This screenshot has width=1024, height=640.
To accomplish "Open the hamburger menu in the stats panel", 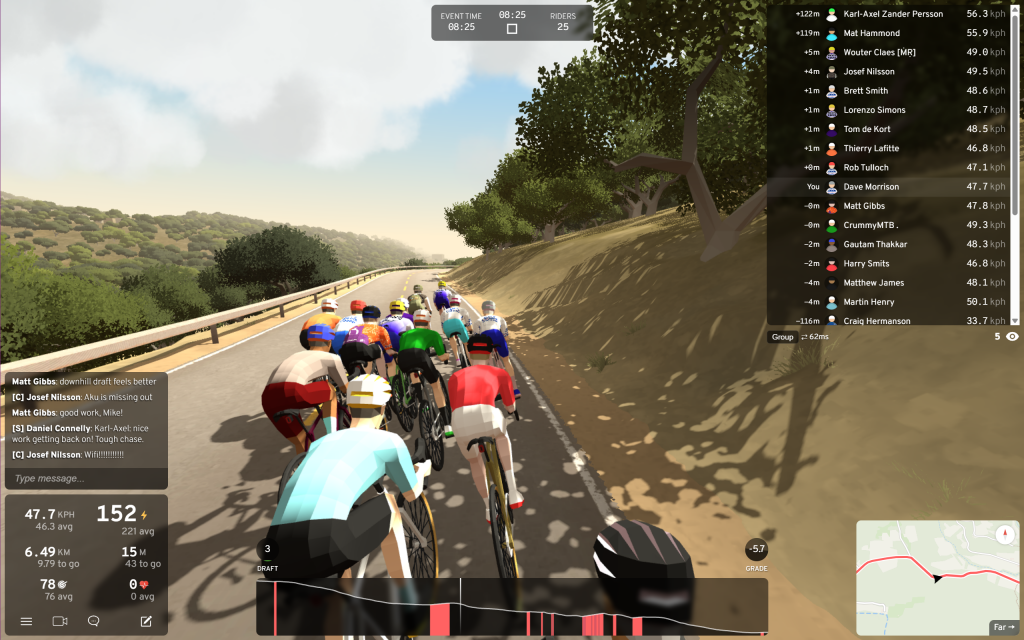I will click(x=26, y=621).
